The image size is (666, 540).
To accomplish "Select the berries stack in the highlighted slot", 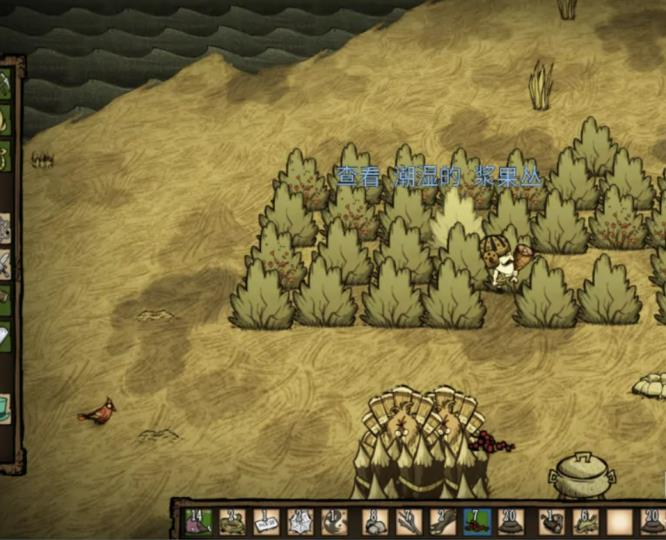I will (477, 521).
